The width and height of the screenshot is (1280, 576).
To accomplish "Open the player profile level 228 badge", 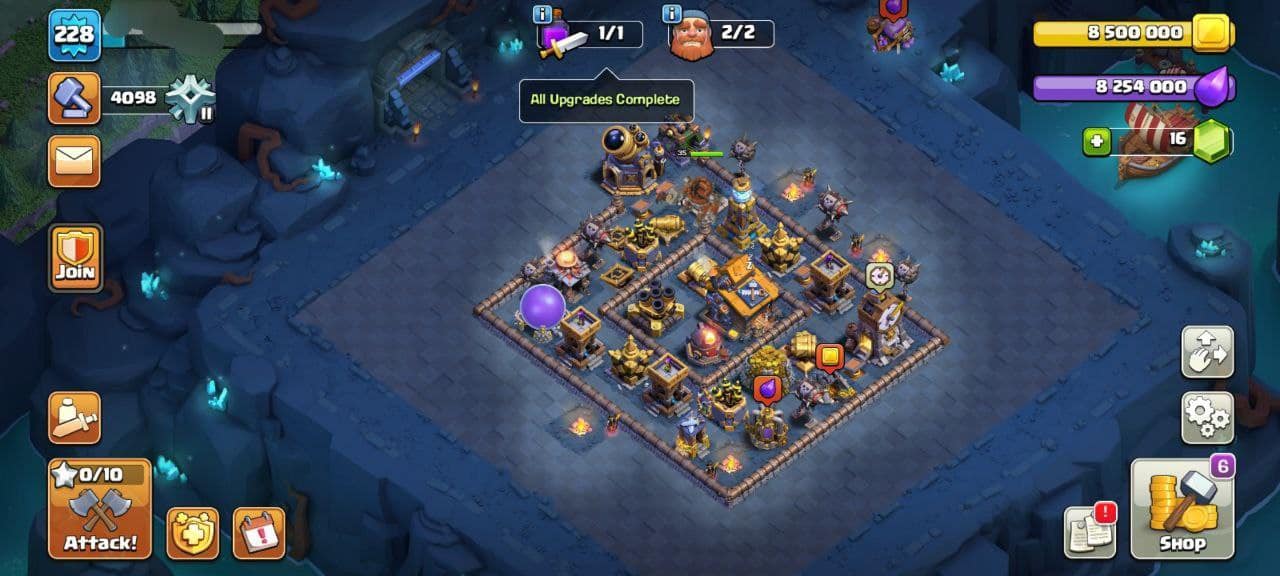I will (x=75, y=35).
